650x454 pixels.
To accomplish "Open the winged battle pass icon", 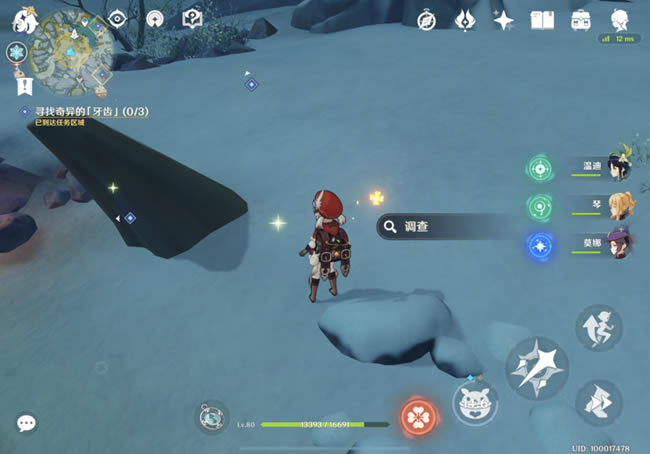I will point(465,19).
